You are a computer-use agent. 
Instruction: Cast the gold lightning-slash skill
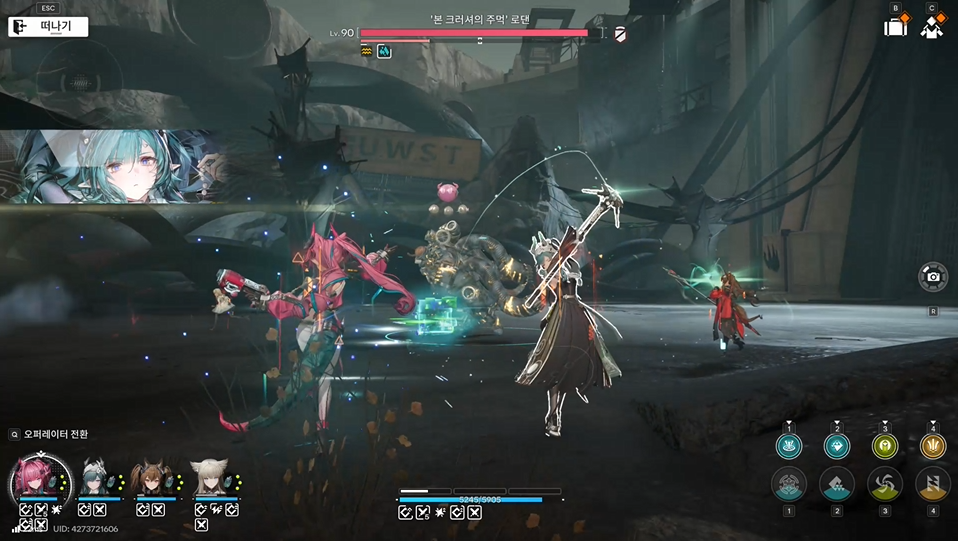(933, 485)
